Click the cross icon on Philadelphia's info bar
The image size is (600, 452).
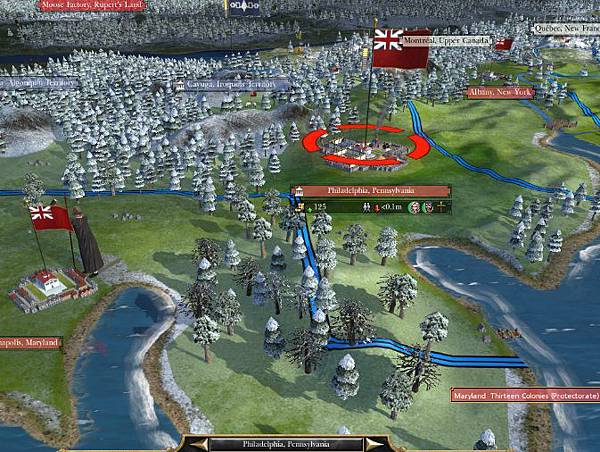pyautogui.click(x=441, y=207)
